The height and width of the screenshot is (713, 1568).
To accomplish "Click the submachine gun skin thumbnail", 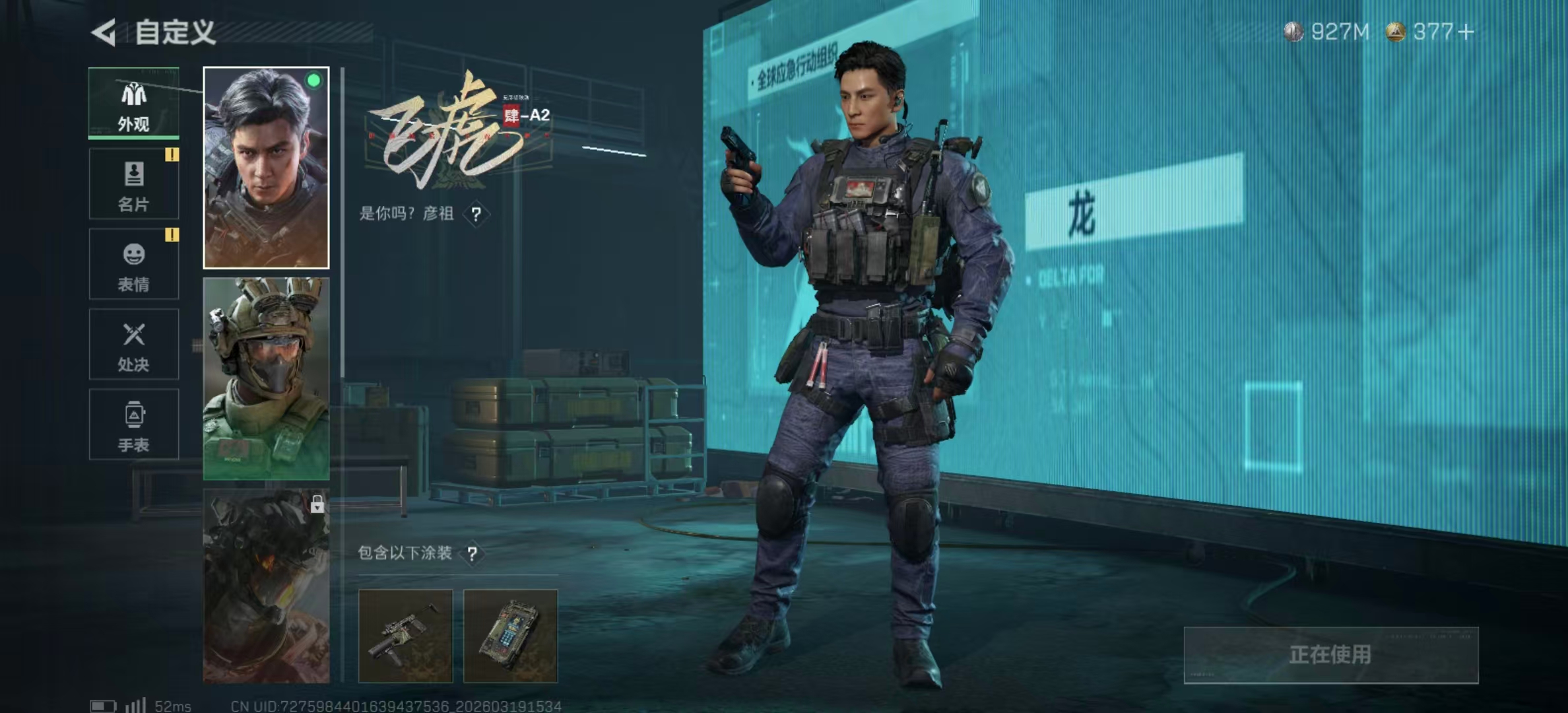I will 407,634.
